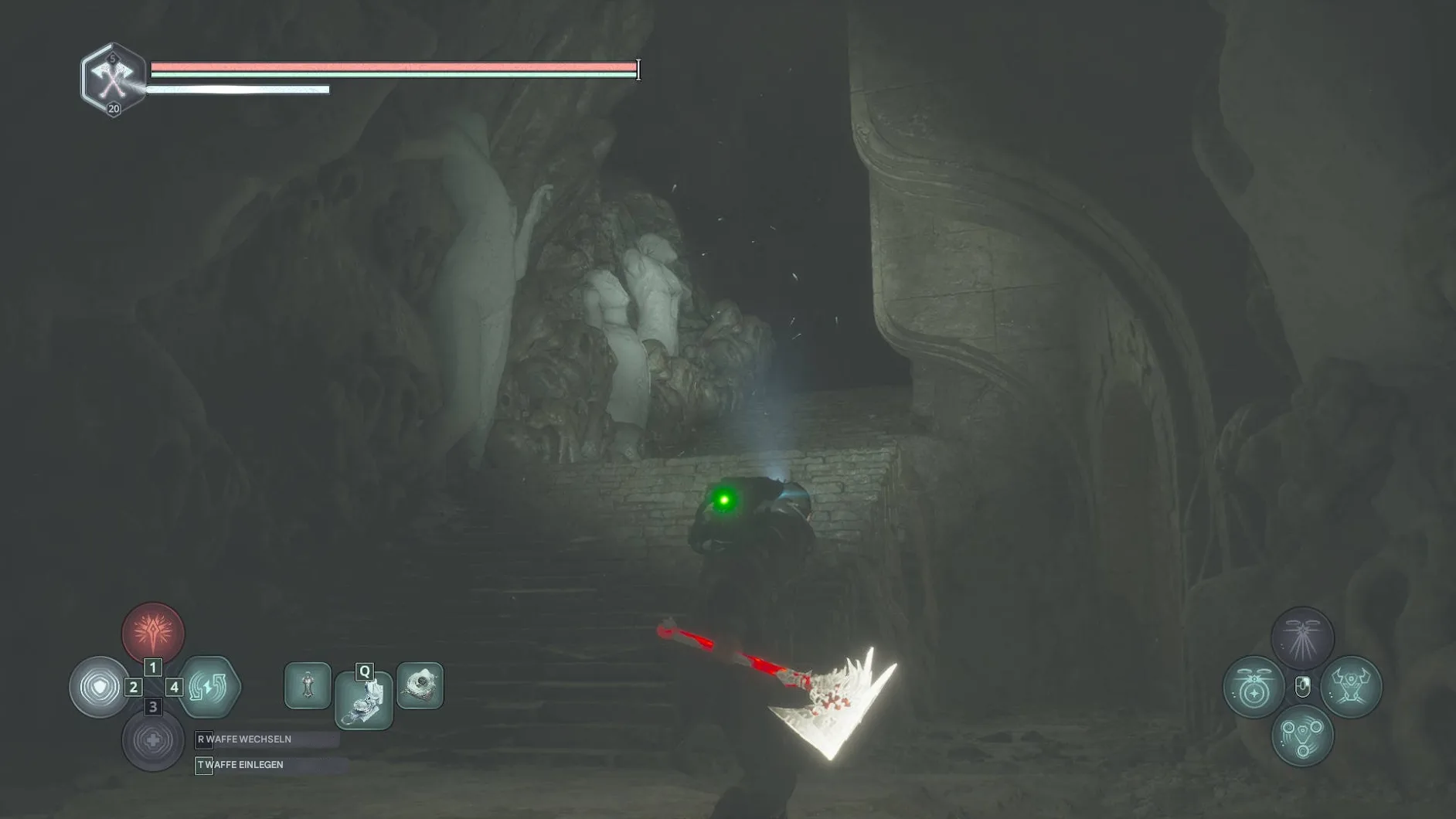1456x819 pixels.
Task: Use the shield ripple ability
Action: tap(100, 687)
